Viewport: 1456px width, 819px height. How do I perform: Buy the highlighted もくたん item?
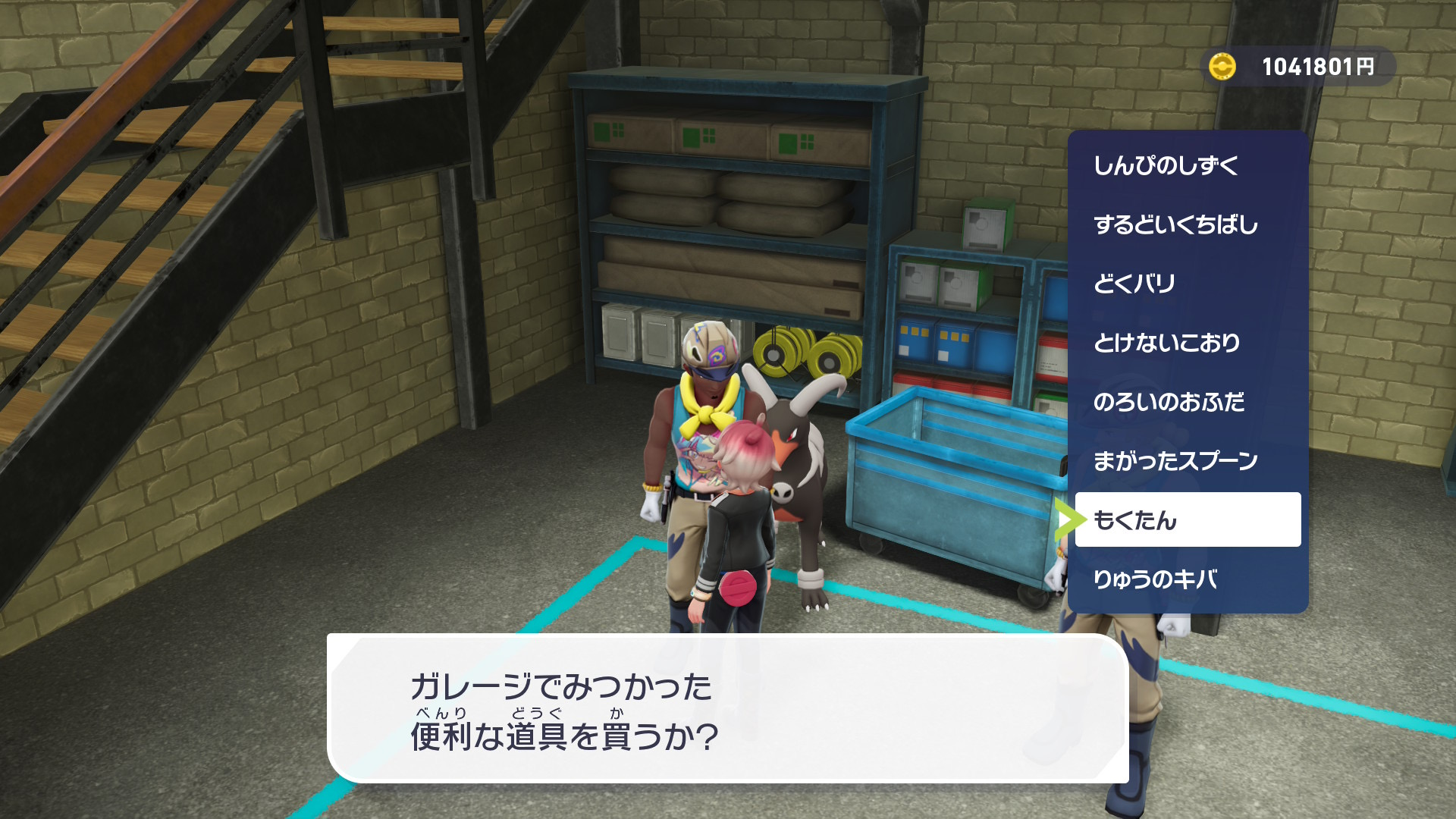(x=1188, y=520)
